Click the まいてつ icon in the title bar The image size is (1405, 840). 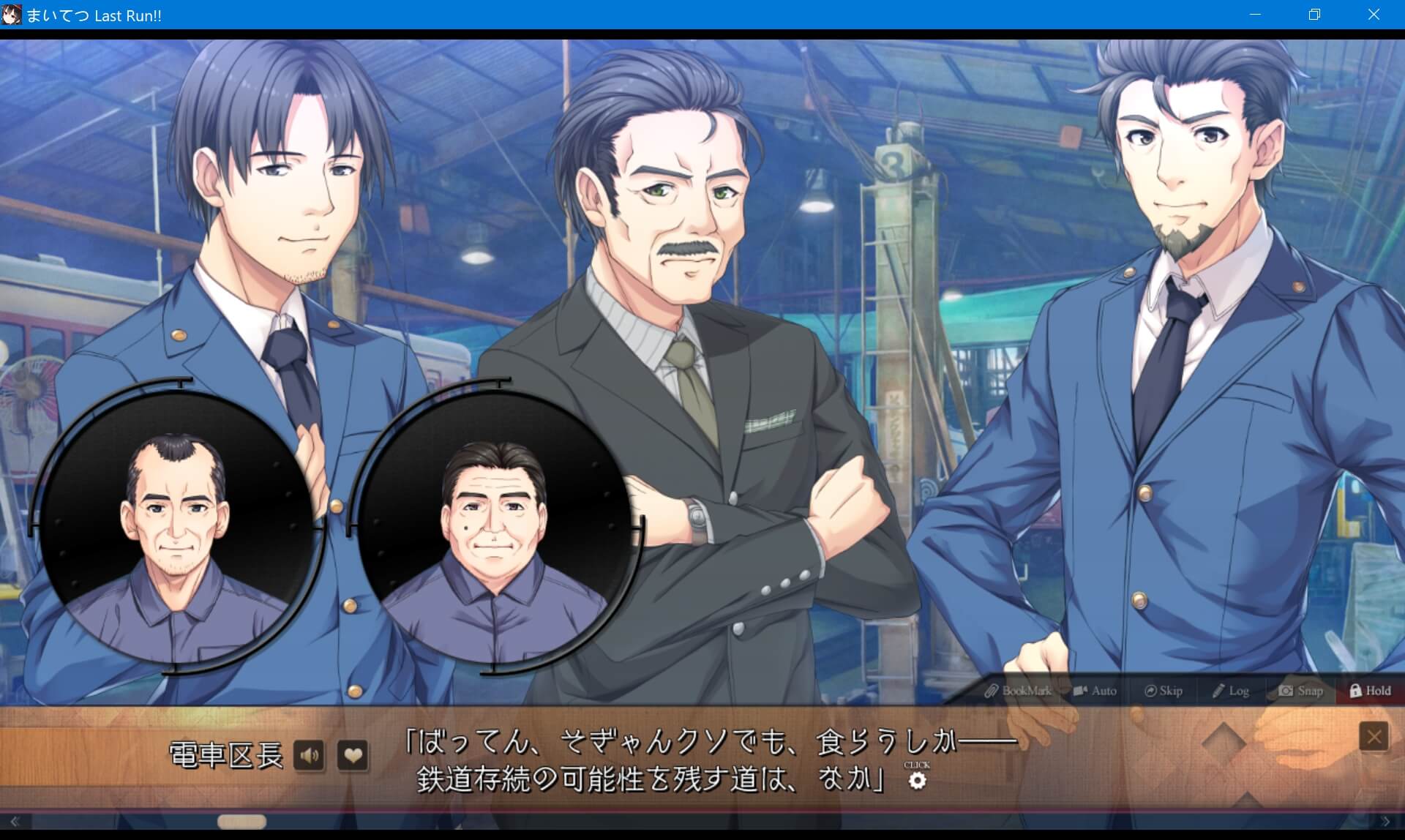click(12, 15)
